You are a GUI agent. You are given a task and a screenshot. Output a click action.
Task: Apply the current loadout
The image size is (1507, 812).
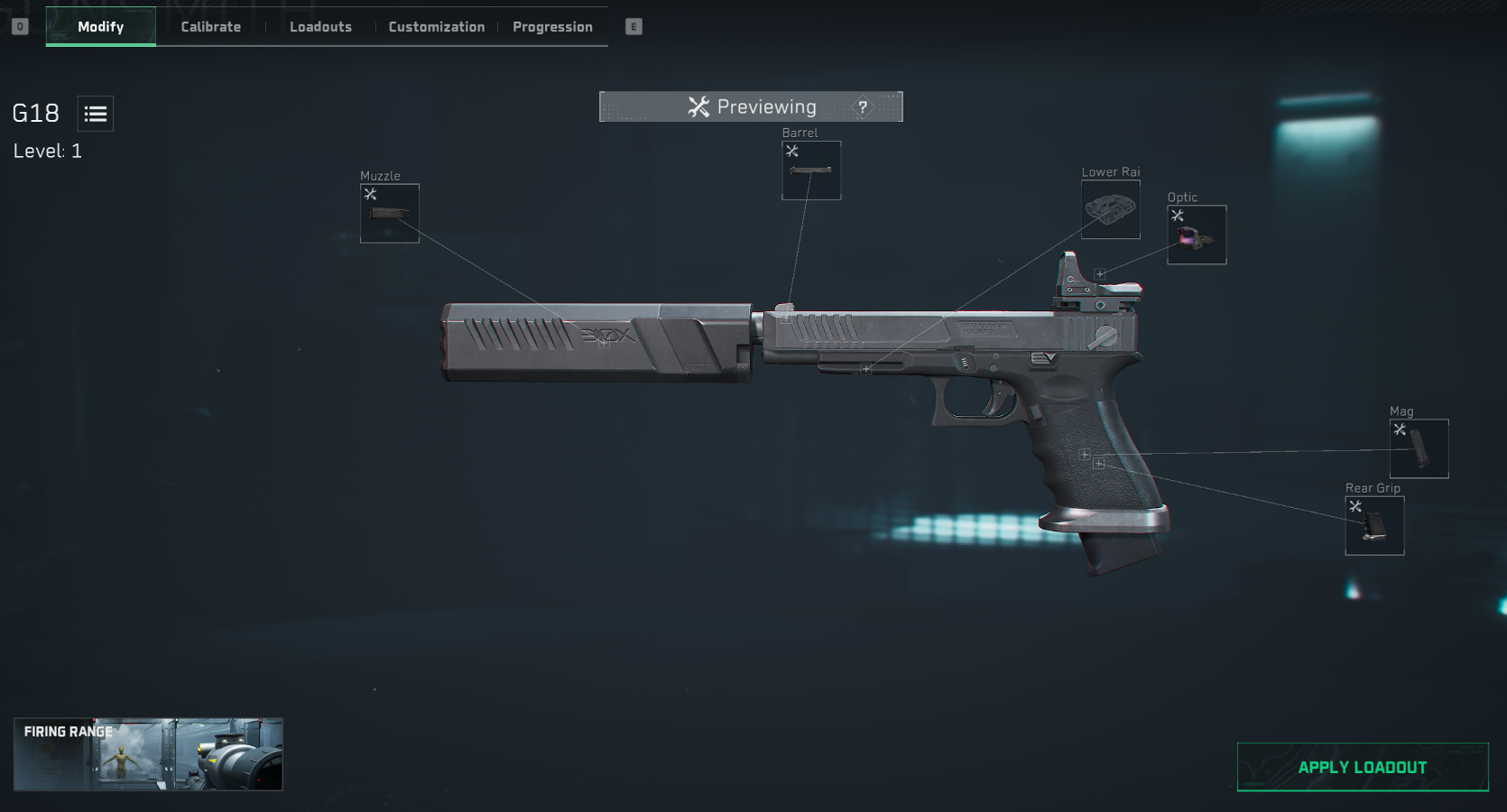(1362, 768)
